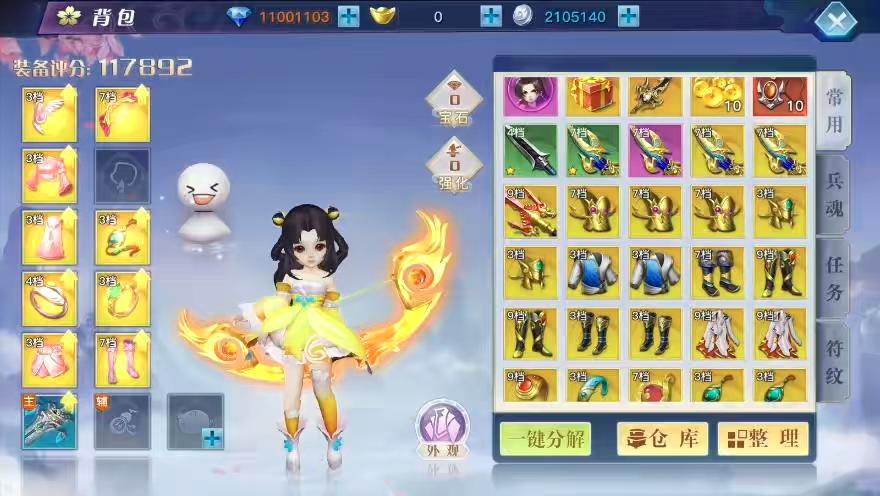Open the 仓库 warehouse
Viewport: 880px width, 496px height.
click(x=662, y=438)
